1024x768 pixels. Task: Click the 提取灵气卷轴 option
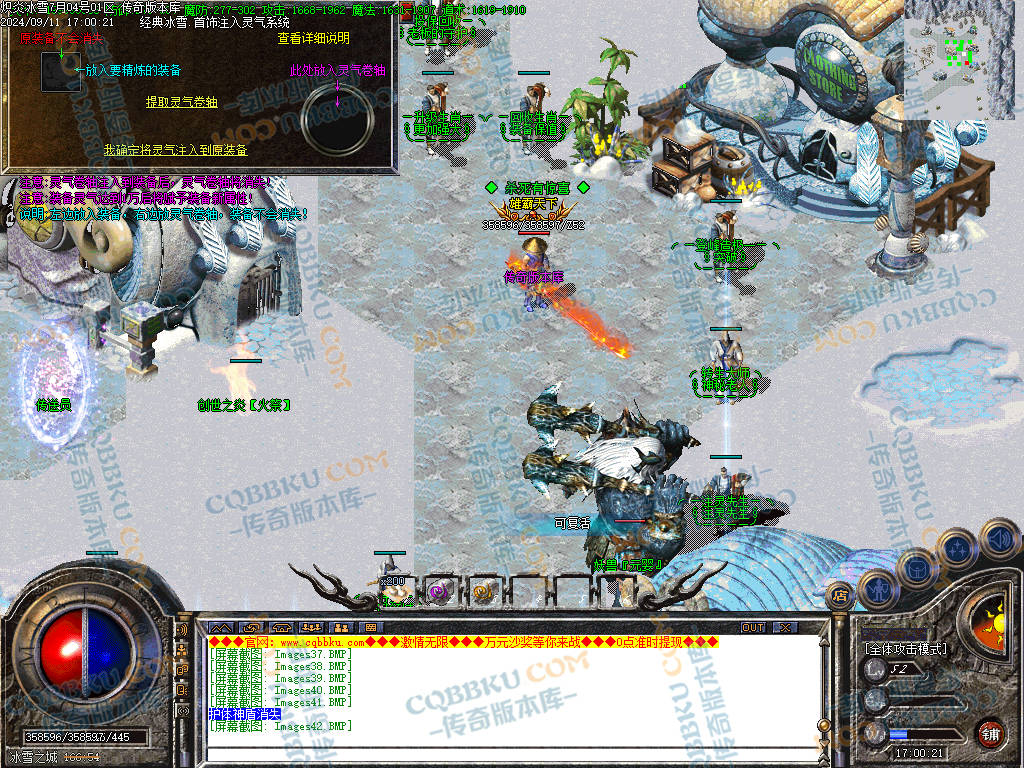point(181,102)
